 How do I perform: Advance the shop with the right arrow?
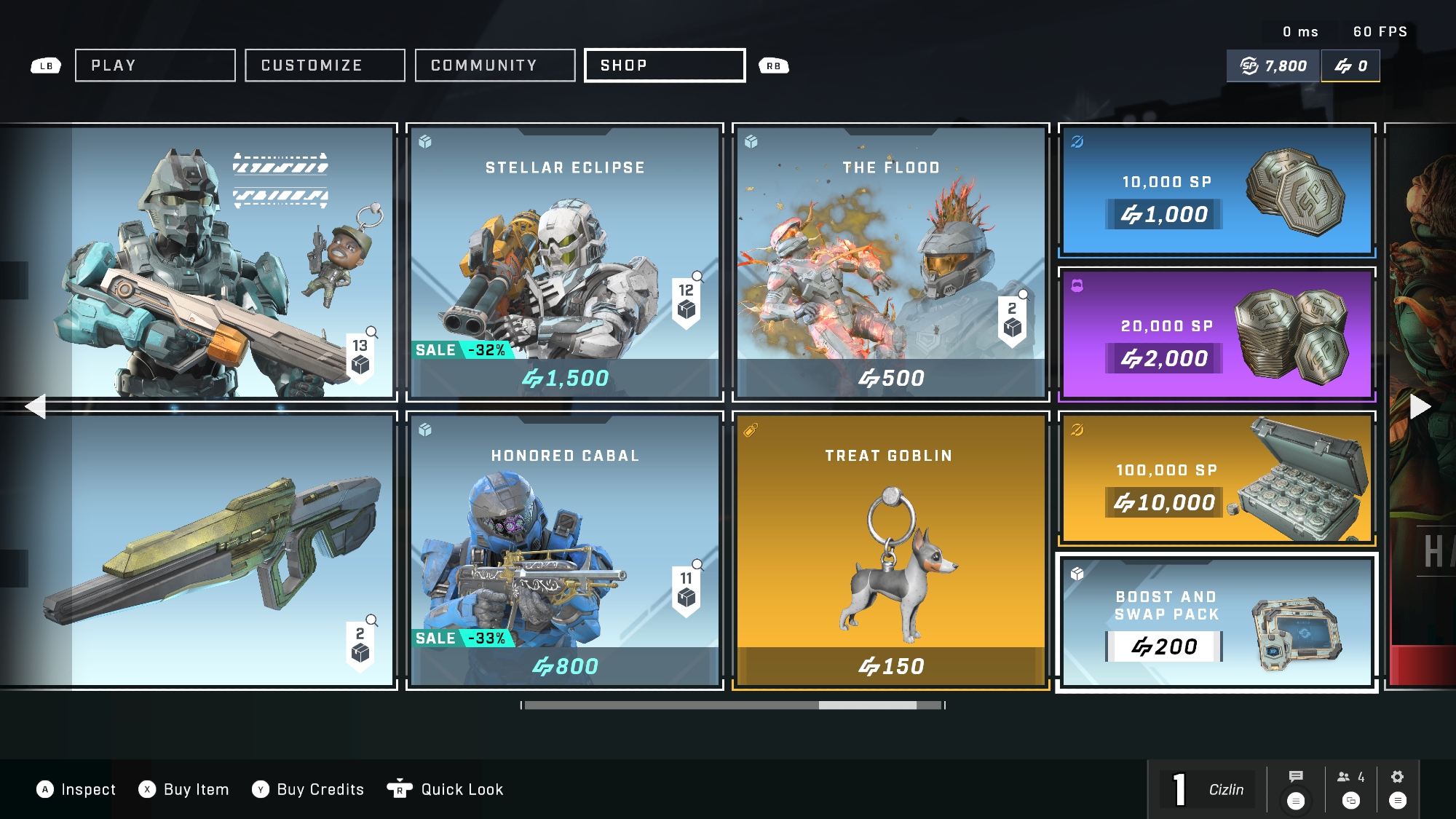[1420, 406]
